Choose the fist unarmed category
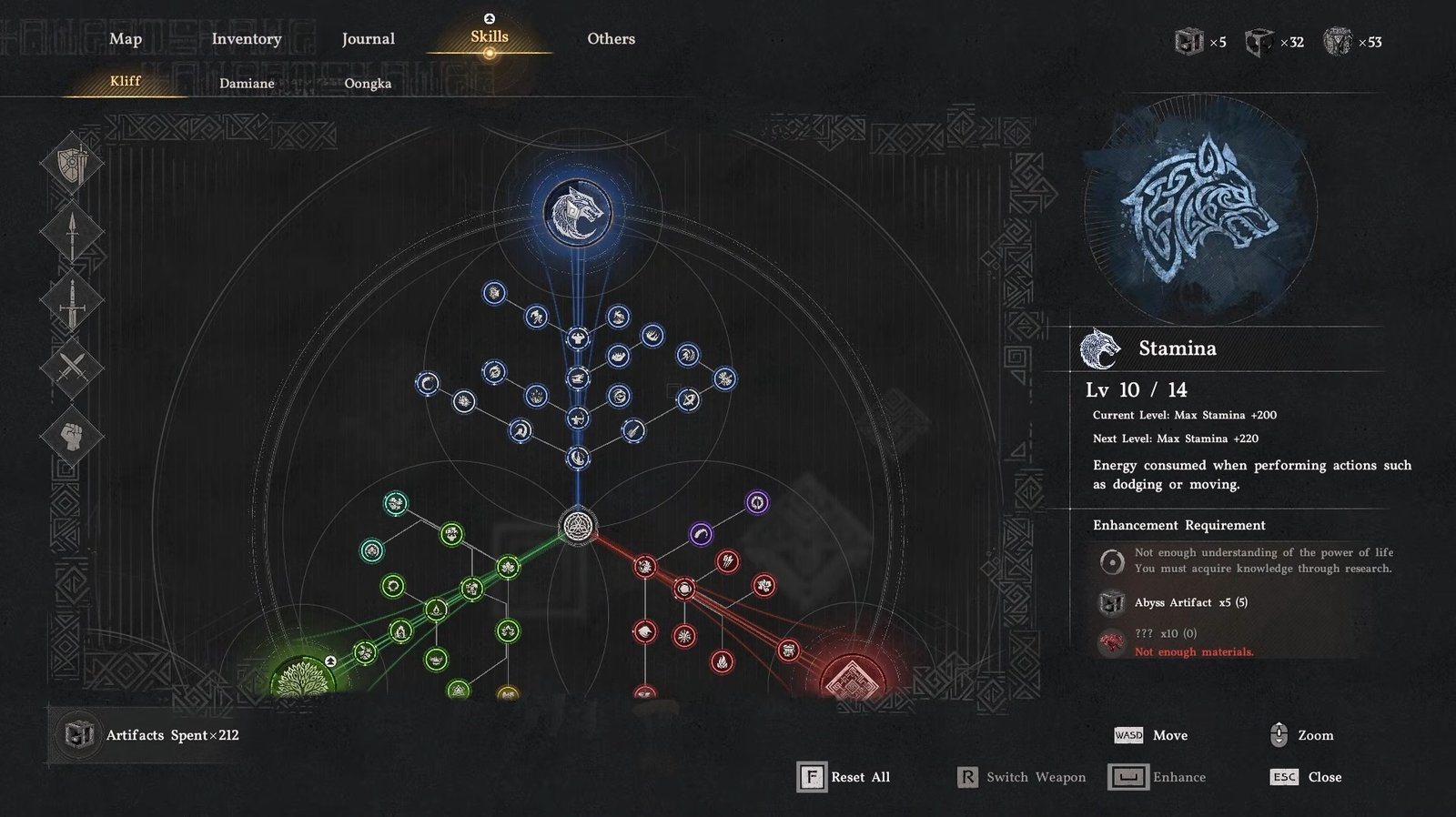This screenshot has height=817, width=1456. pyautogui.click(x=71, y=437)
